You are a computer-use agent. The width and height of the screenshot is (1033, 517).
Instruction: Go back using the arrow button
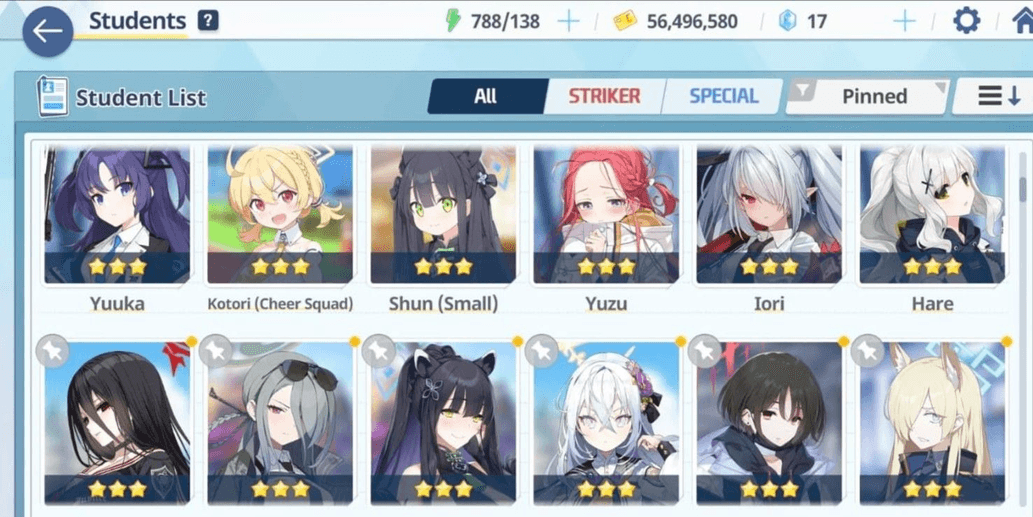[46, 31]
